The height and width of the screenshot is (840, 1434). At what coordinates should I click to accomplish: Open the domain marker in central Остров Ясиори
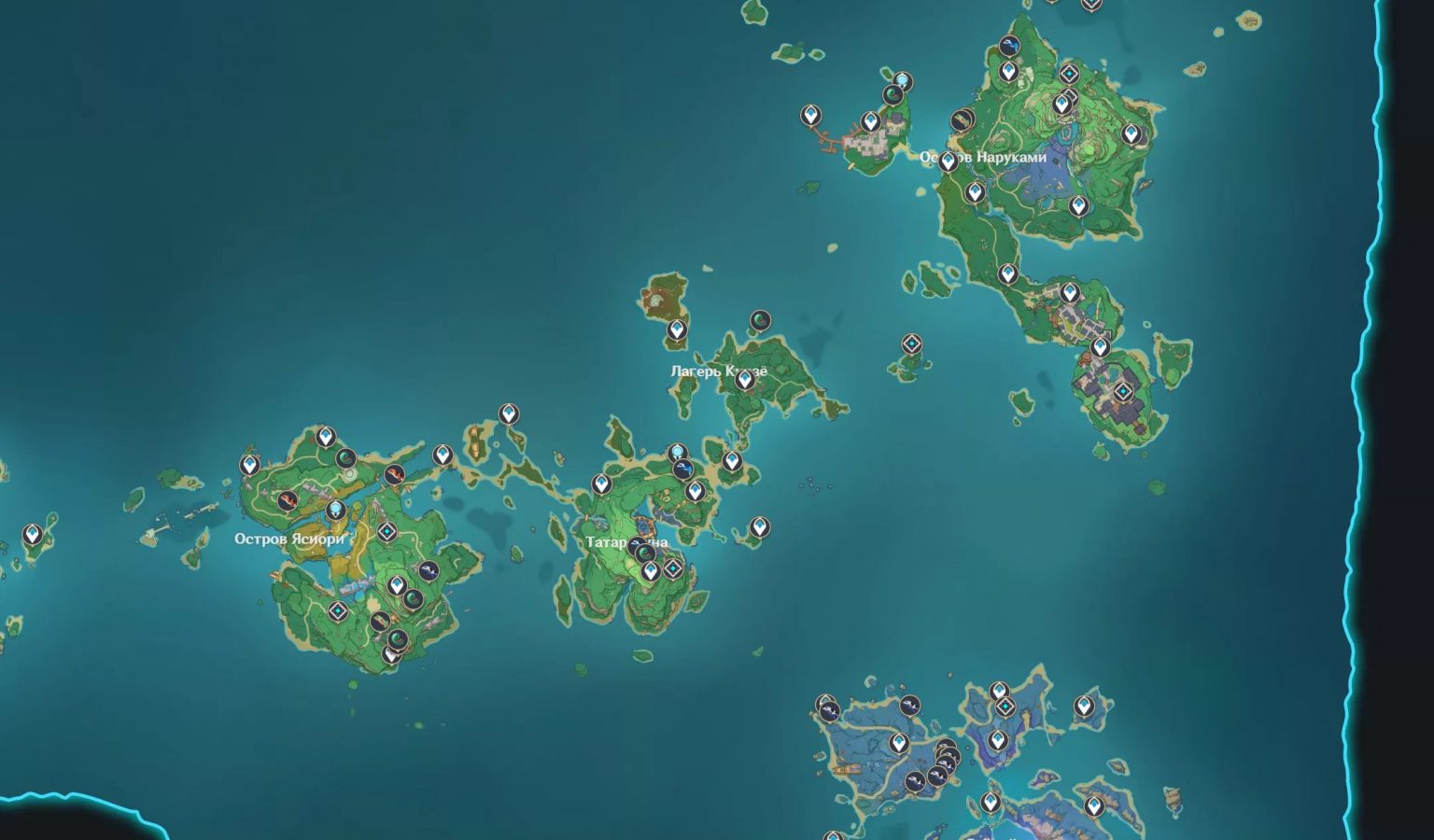387,530
